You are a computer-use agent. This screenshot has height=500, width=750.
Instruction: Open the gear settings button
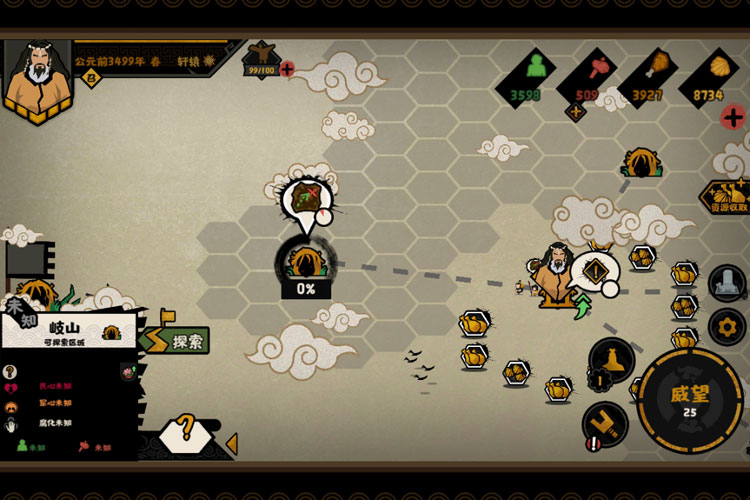(727, 326)
